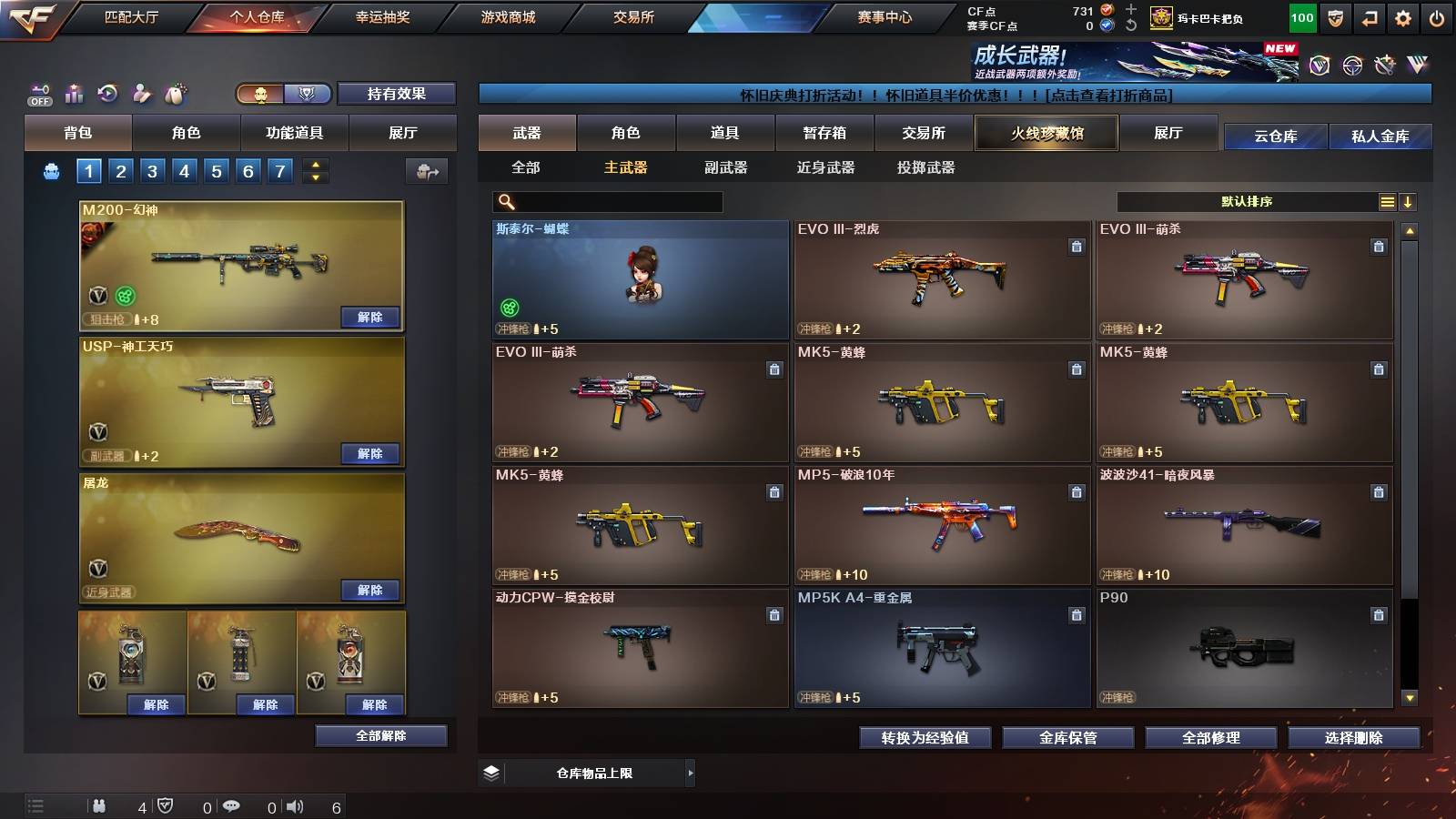Click the 转换为经验值 button
The height and width of the screenshot is (819, 1456).
925,738
